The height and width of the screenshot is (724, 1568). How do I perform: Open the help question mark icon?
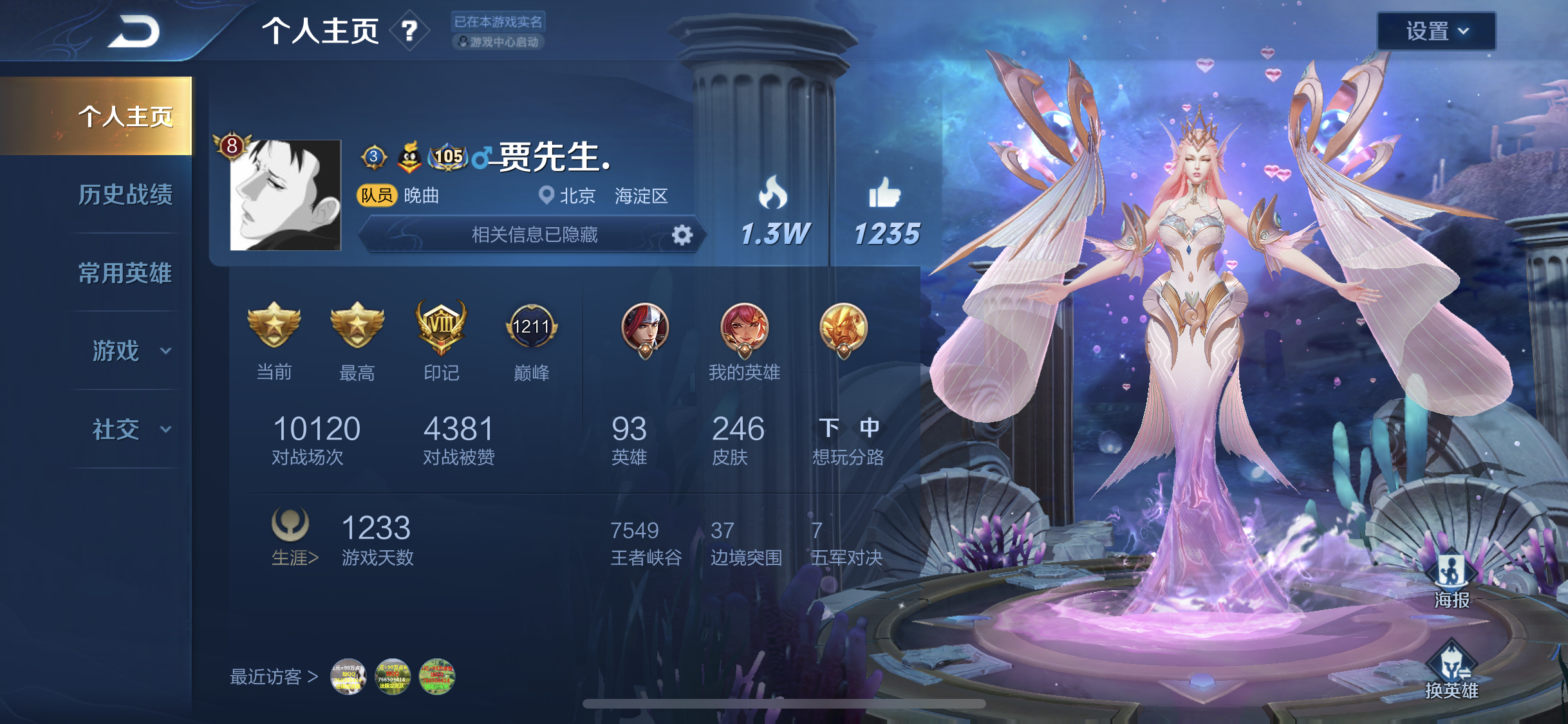(409, 30)
